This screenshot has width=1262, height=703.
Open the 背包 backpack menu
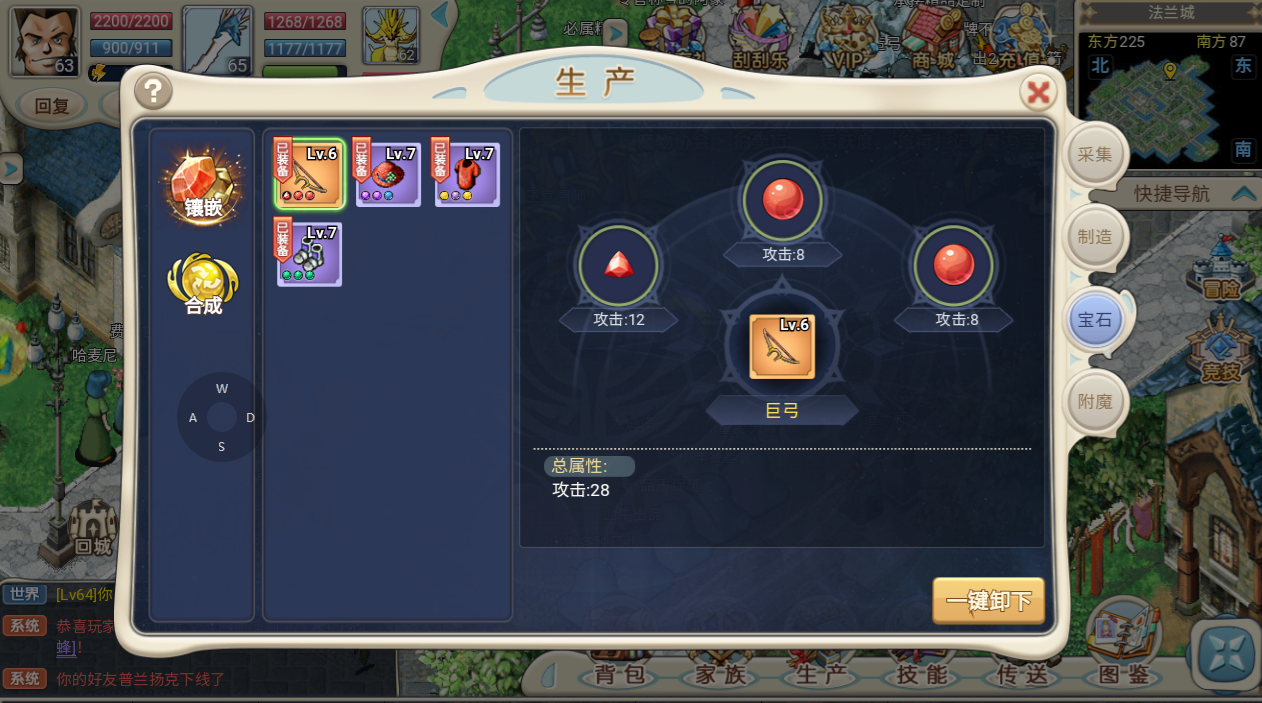pos(619,675)
